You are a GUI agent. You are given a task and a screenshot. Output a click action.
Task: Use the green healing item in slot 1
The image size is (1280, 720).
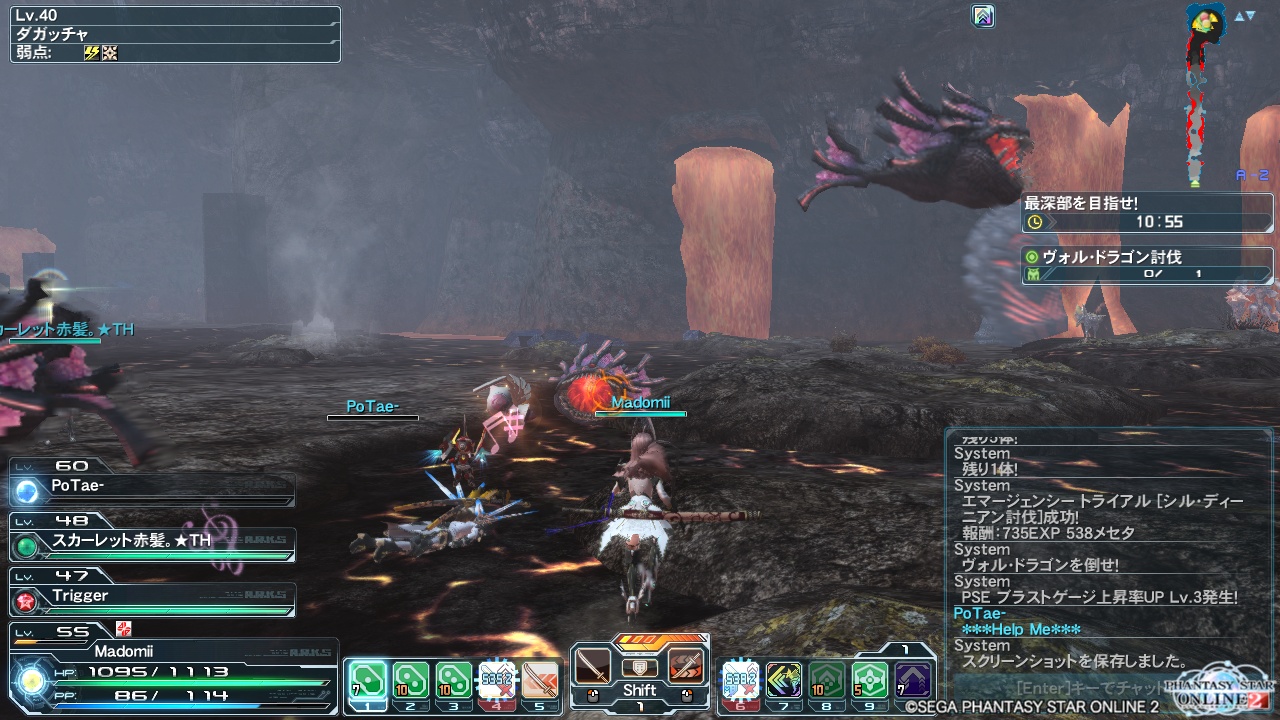coord(367,681)
